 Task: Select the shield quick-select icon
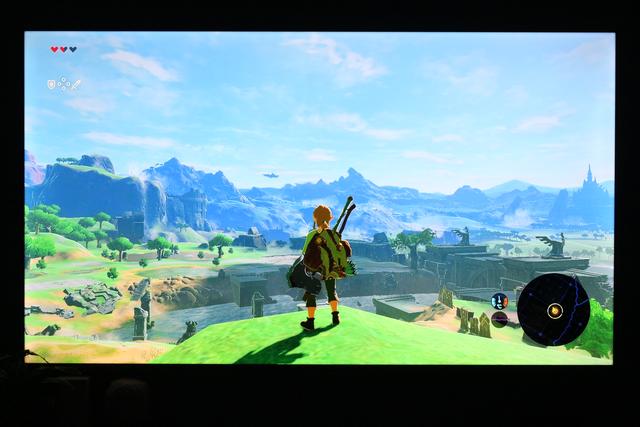(51, 85)
